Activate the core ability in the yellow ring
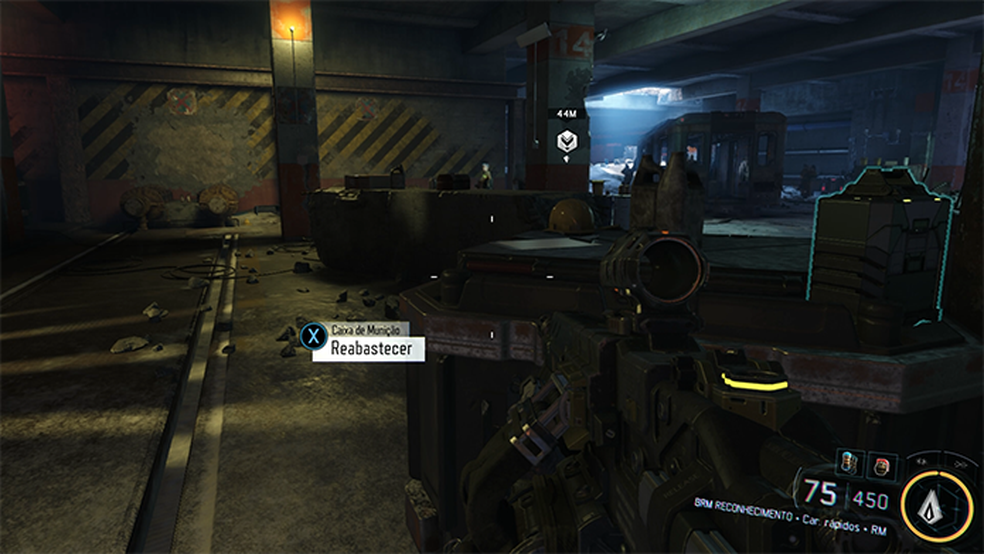Screen dimensions: 984x554 click(x=936, y=503)
